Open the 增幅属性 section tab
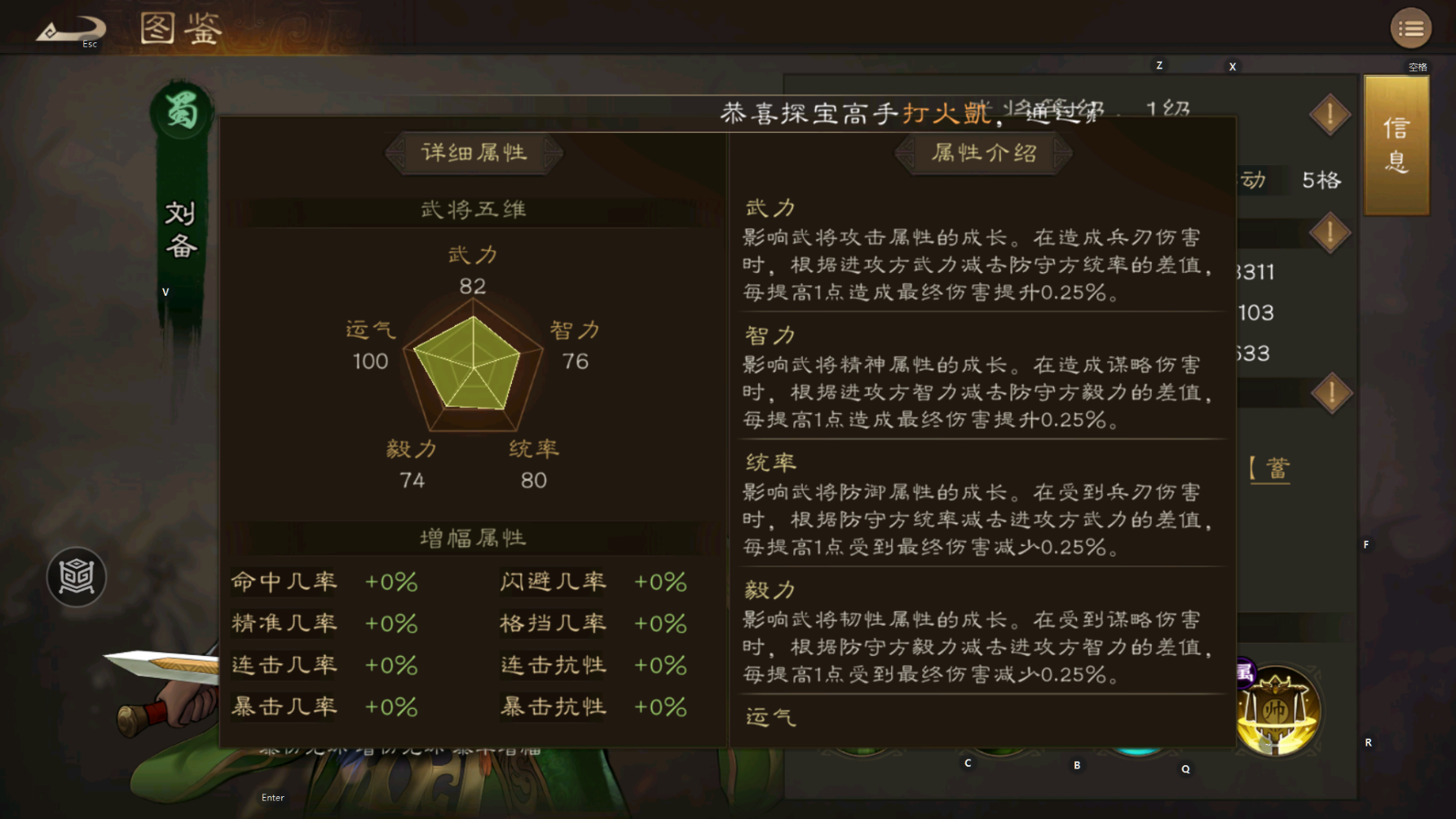Image resolution: width=1456 pixels, height=819 pixels. [x=474, y=539]
